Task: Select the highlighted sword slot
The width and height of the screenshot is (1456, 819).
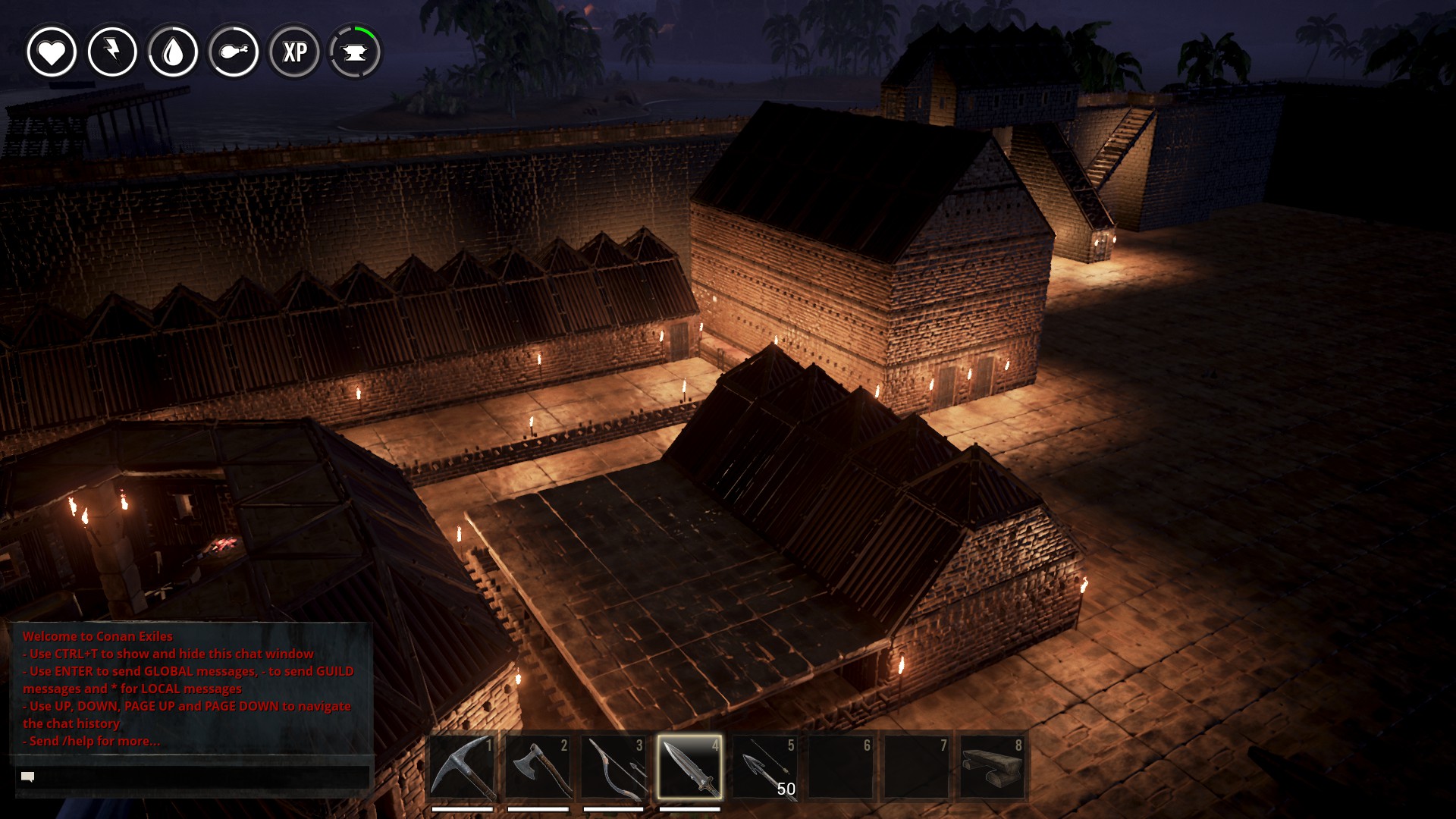Action: pos(689,767)
